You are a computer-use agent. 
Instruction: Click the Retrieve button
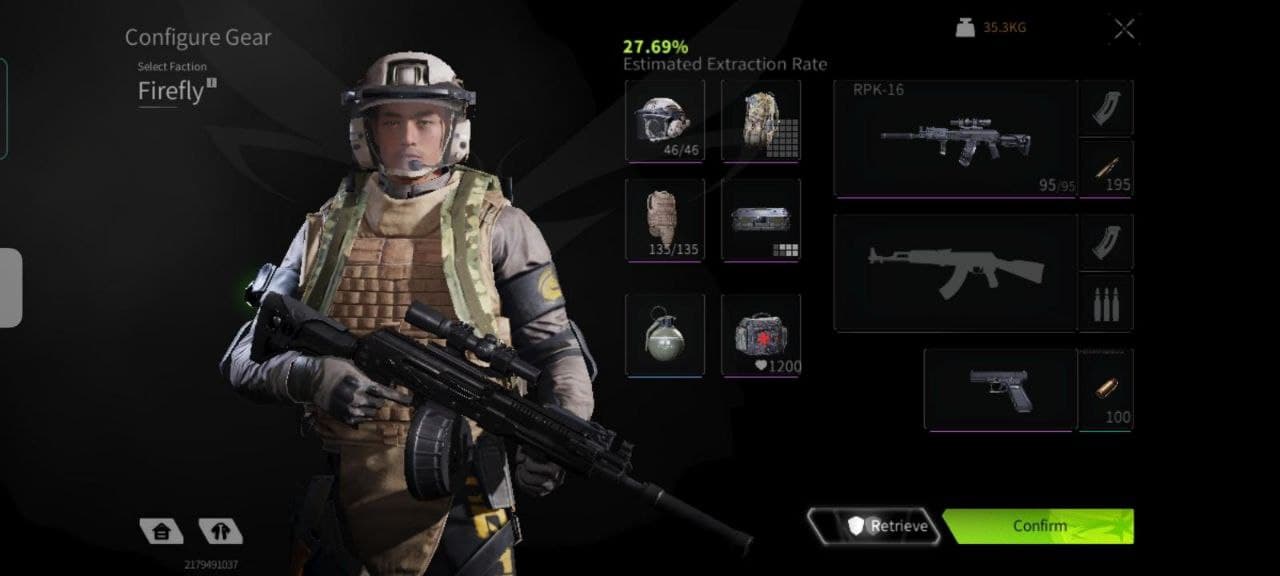[x=875, y=526]
